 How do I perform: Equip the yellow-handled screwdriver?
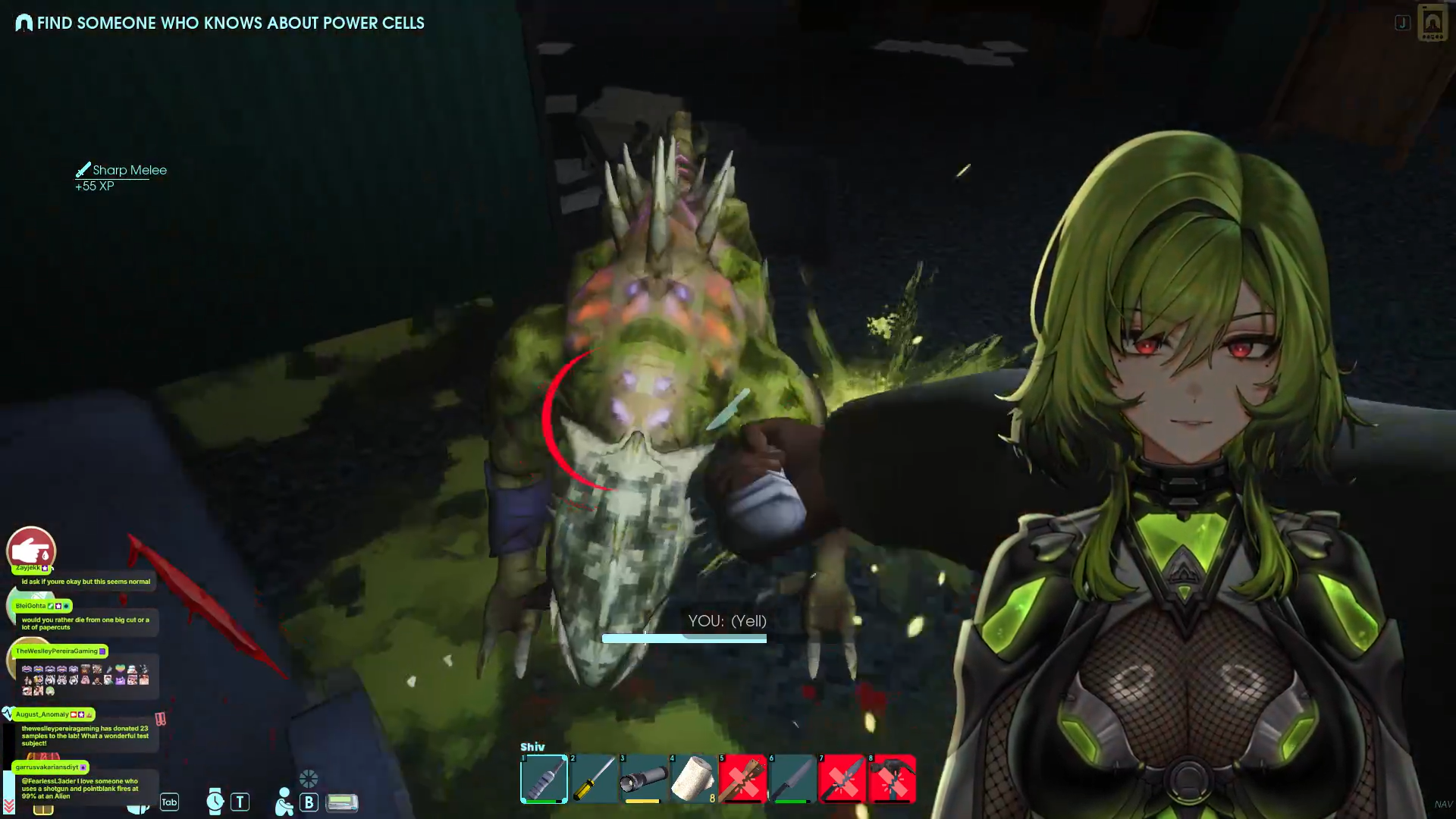tap(594, 779)
